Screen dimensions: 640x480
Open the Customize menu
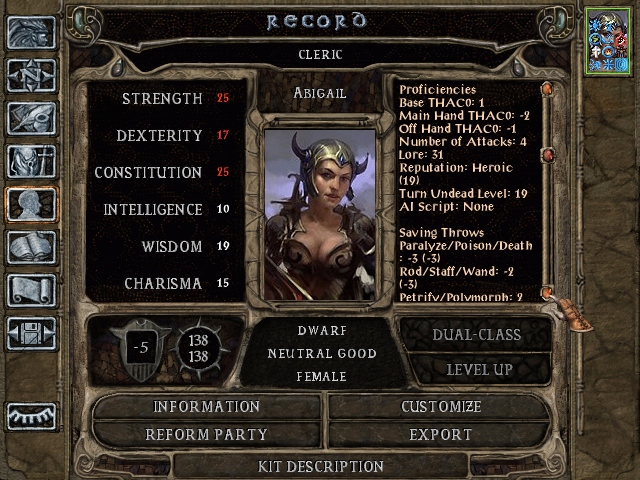click(x=441, y=407)
